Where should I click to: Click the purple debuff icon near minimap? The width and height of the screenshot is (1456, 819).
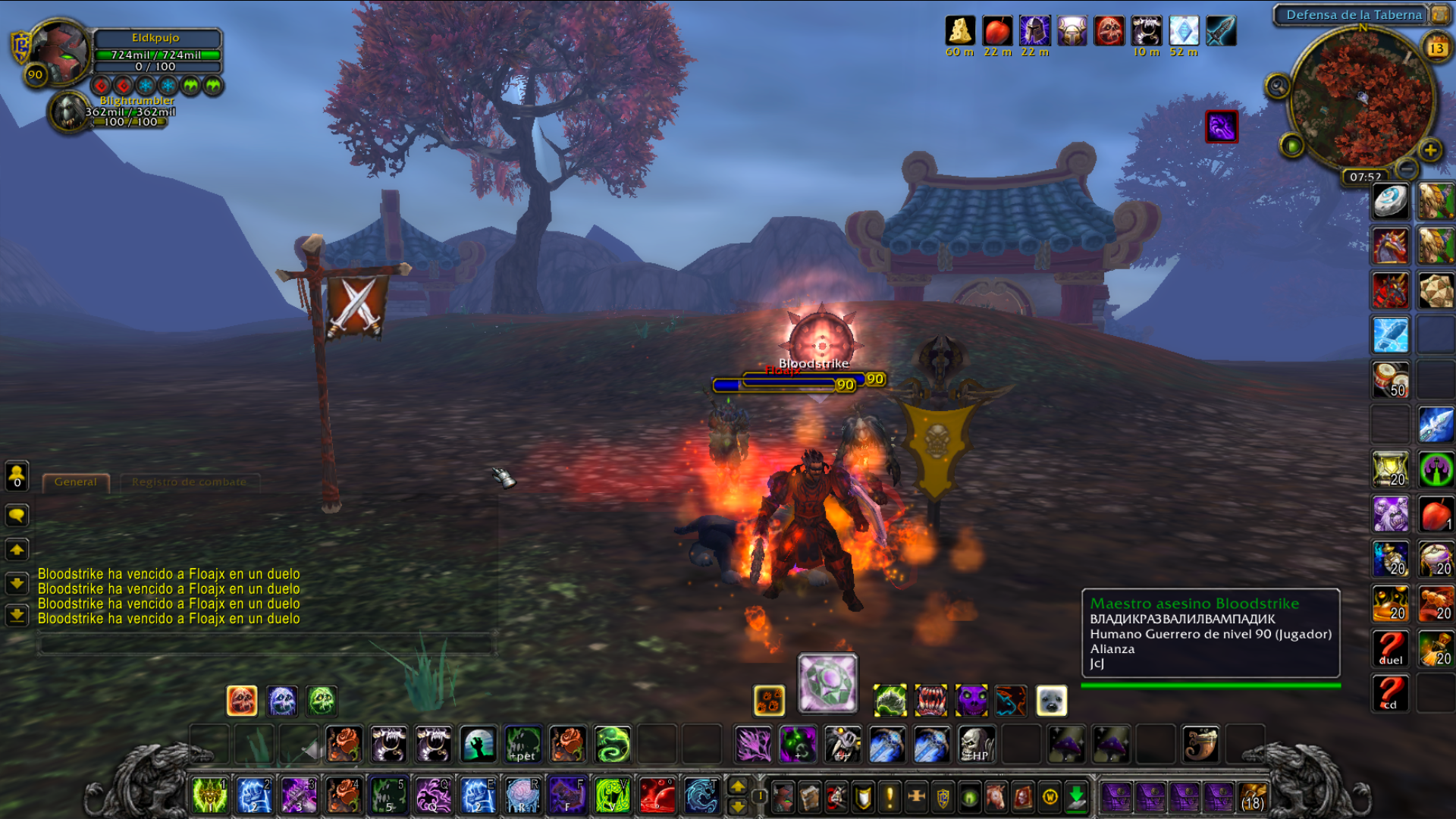coord(1221,127)
